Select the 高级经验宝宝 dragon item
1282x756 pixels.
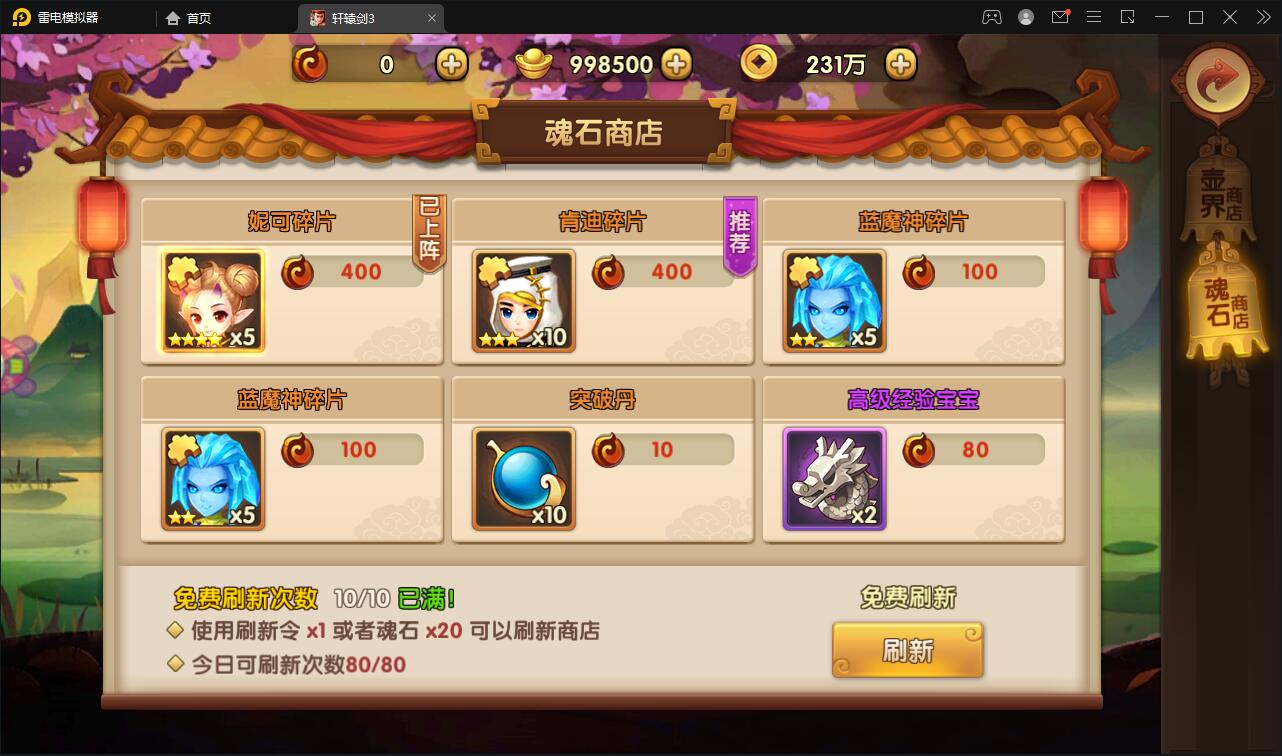[x=833, y=479]
